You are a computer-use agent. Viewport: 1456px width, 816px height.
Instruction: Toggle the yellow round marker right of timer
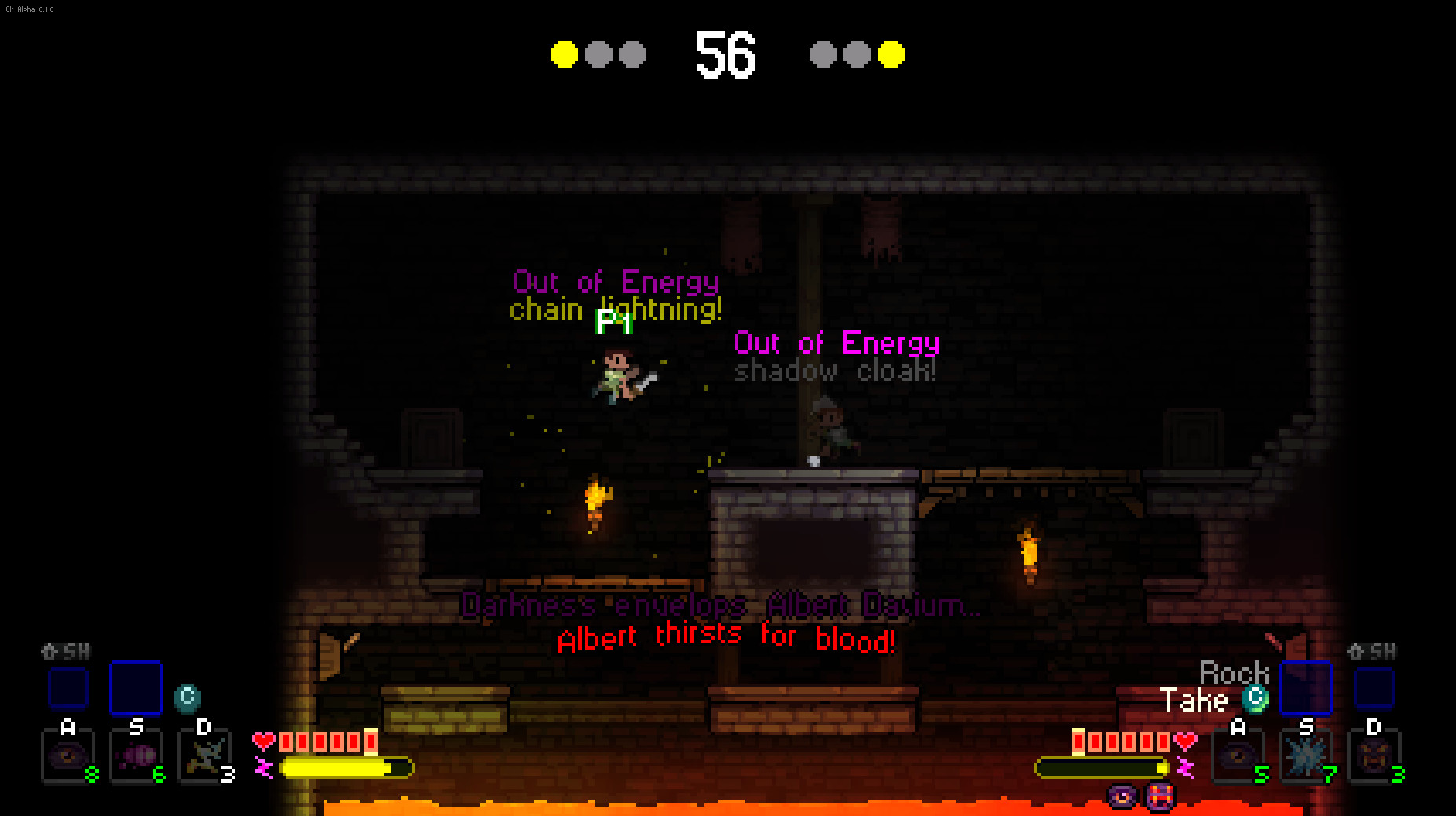point(891,55)
